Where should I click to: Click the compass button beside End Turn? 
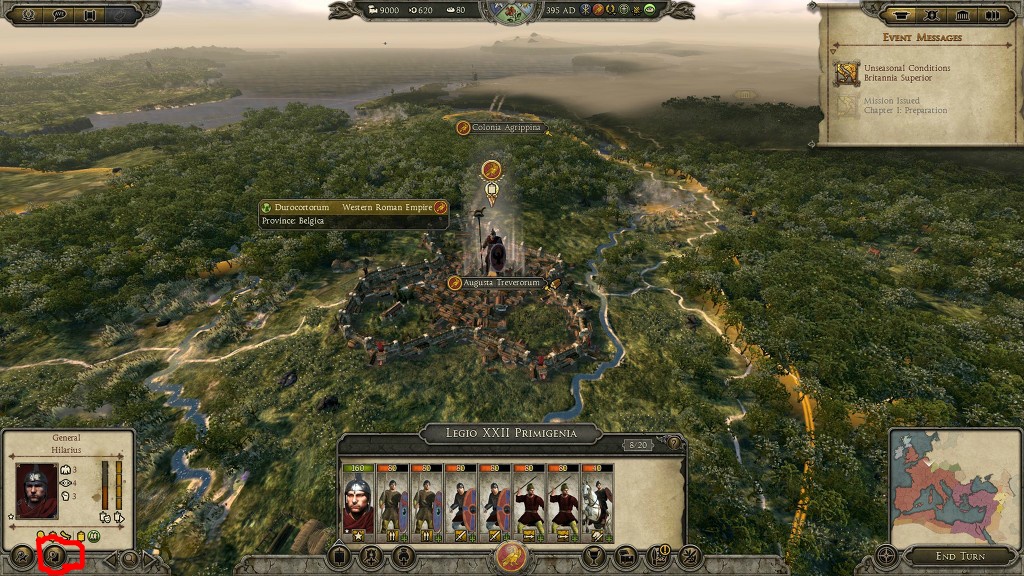[887, 556]
